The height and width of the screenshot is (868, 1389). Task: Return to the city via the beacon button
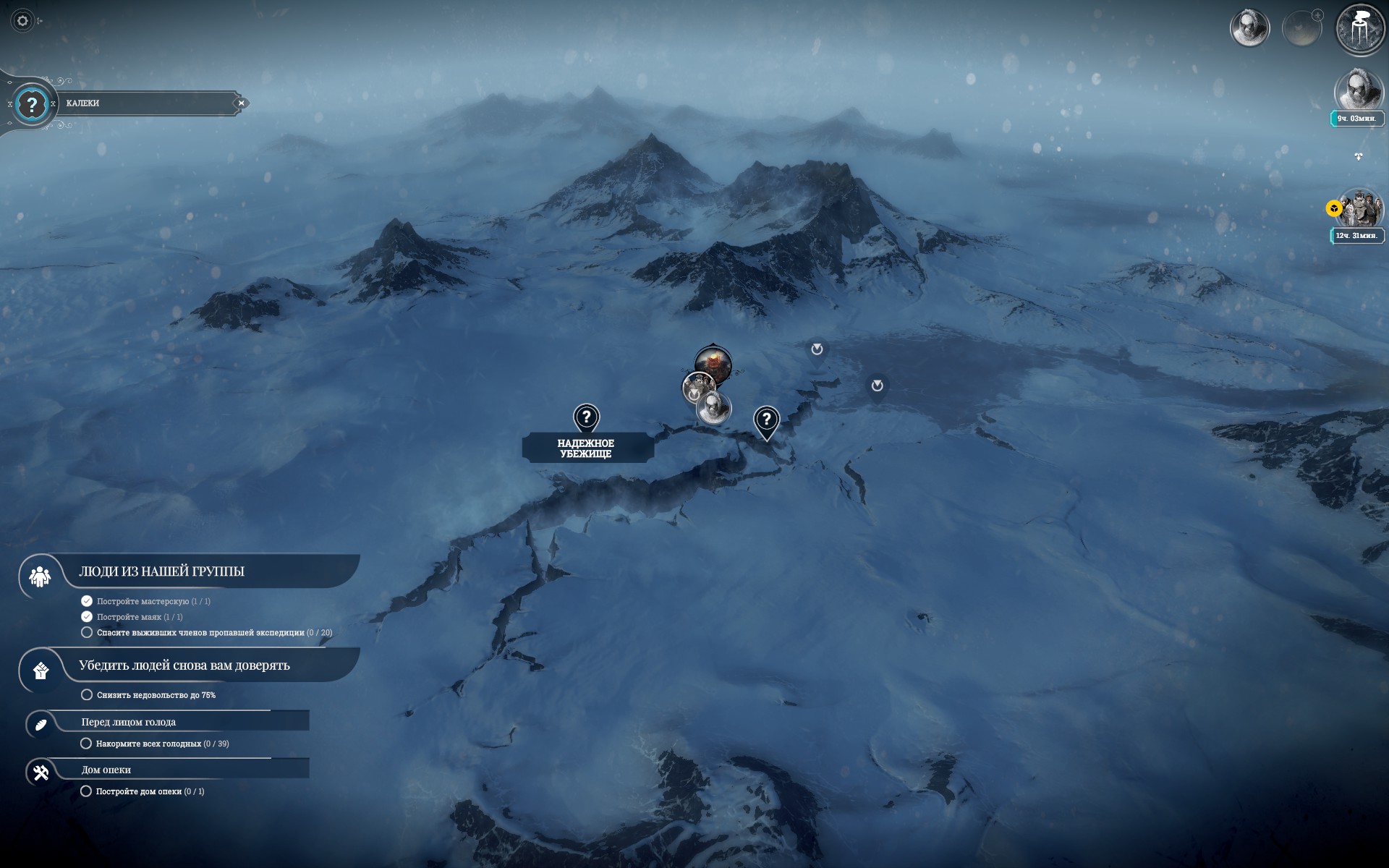pos(1359,30)
